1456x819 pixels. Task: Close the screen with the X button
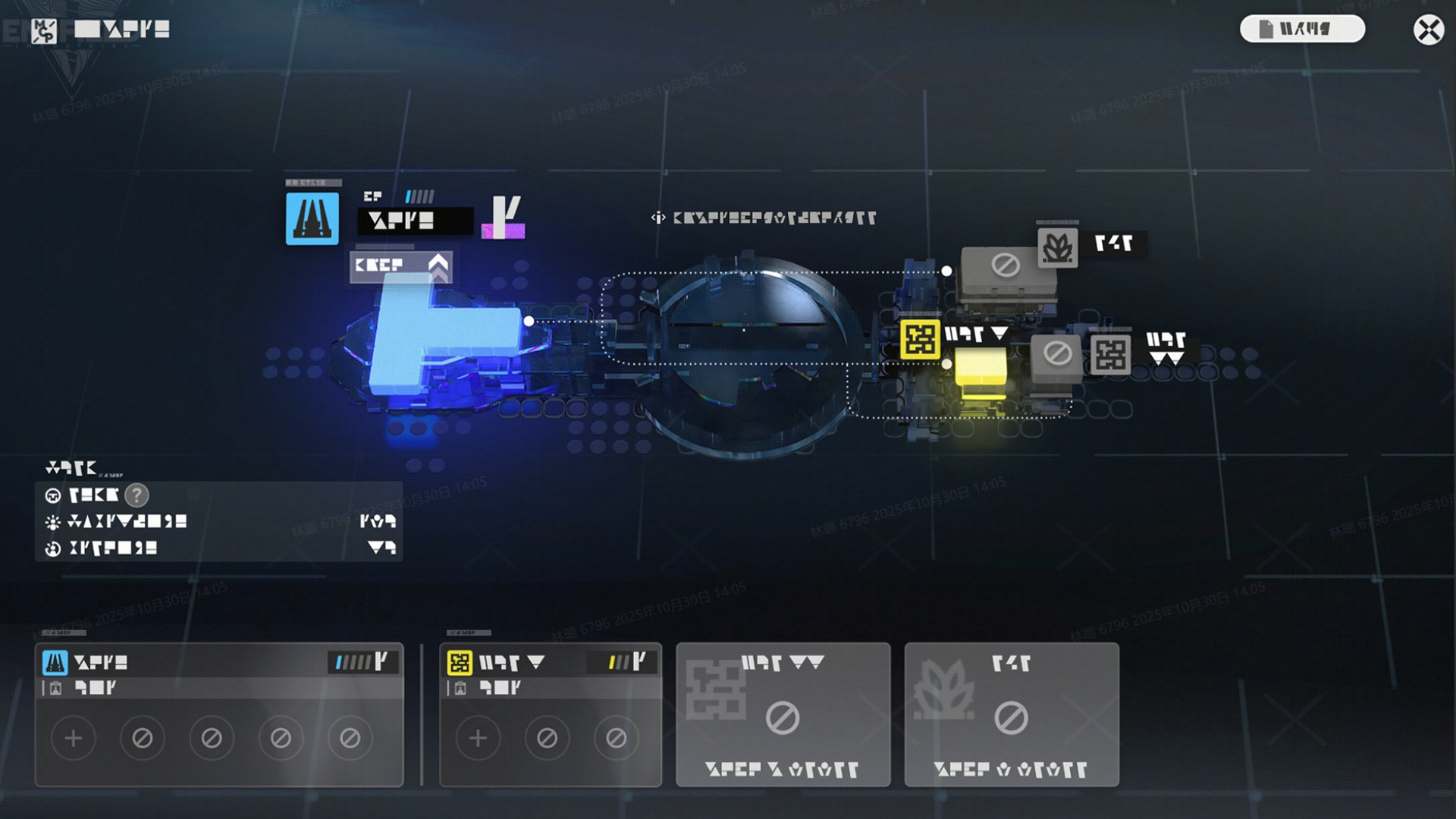tap(1429, 30)
